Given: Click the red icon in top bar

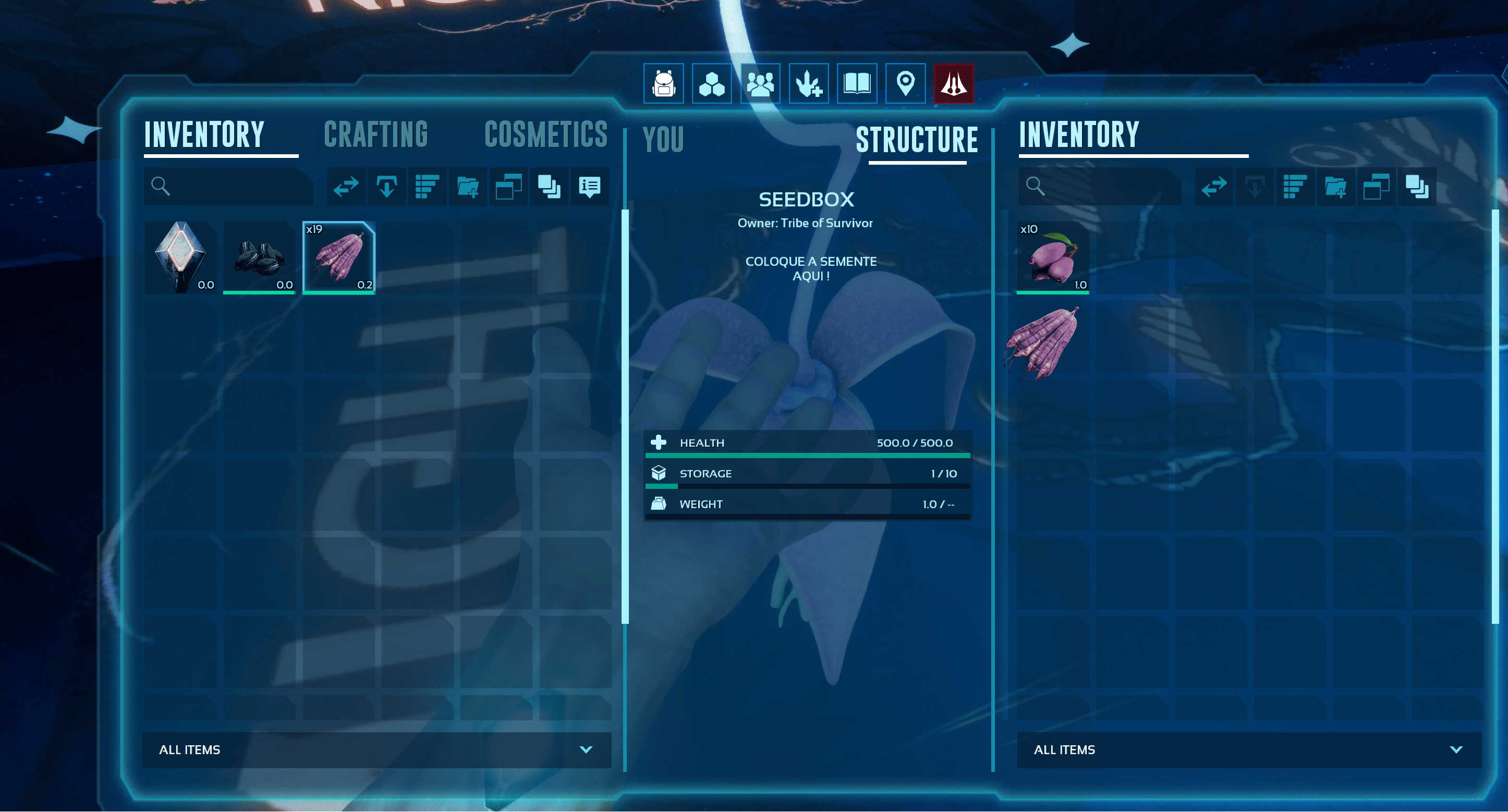Looking at the screenshot, I should [x=954, y=84].
